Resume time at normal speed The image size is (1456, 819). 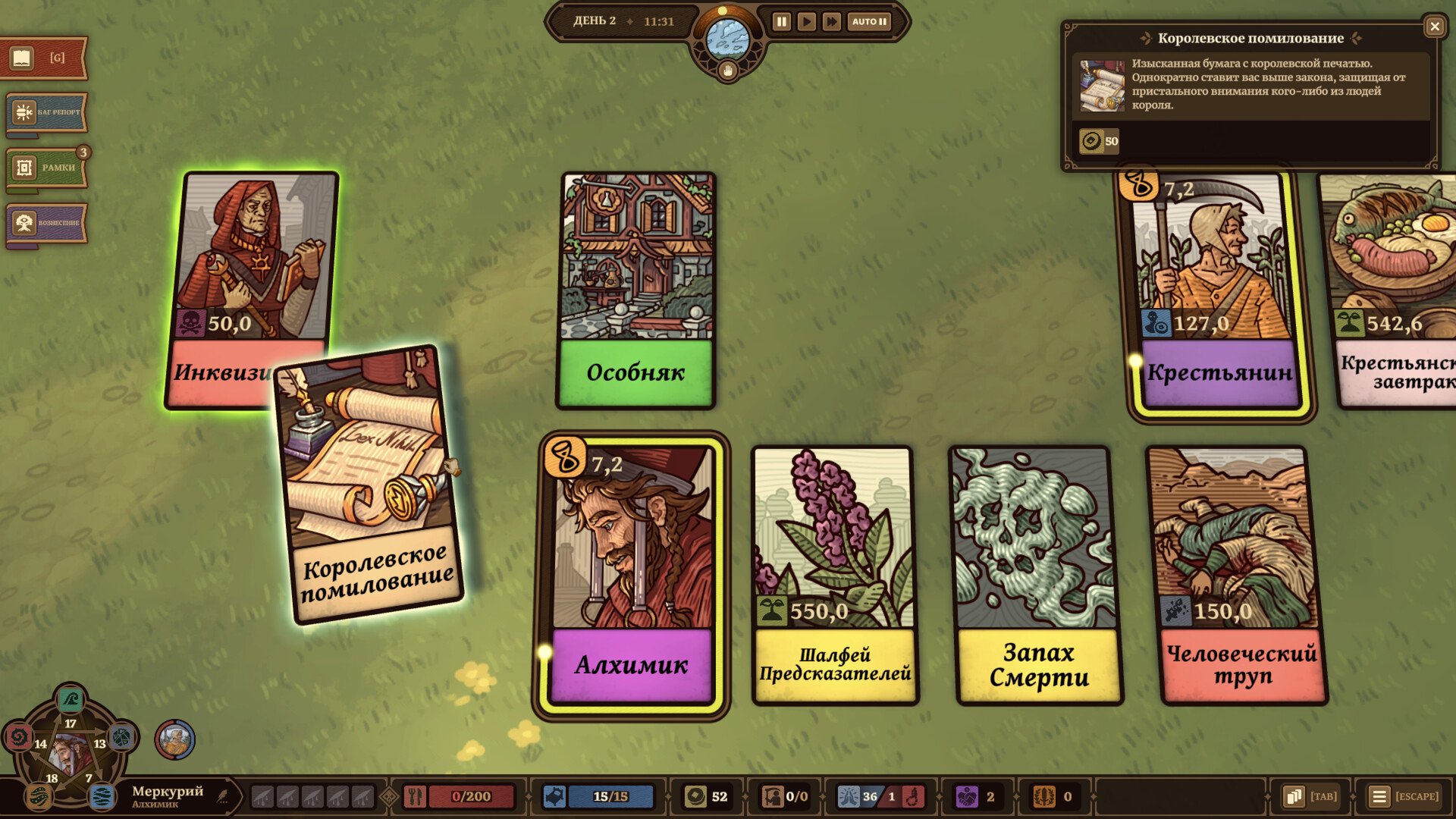806,21
